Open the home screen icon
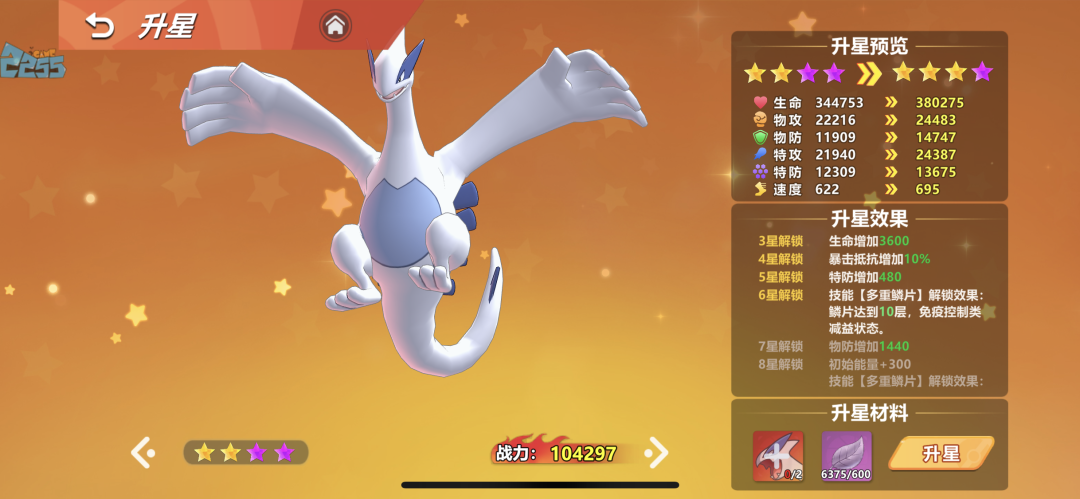 tap(335, 26)
